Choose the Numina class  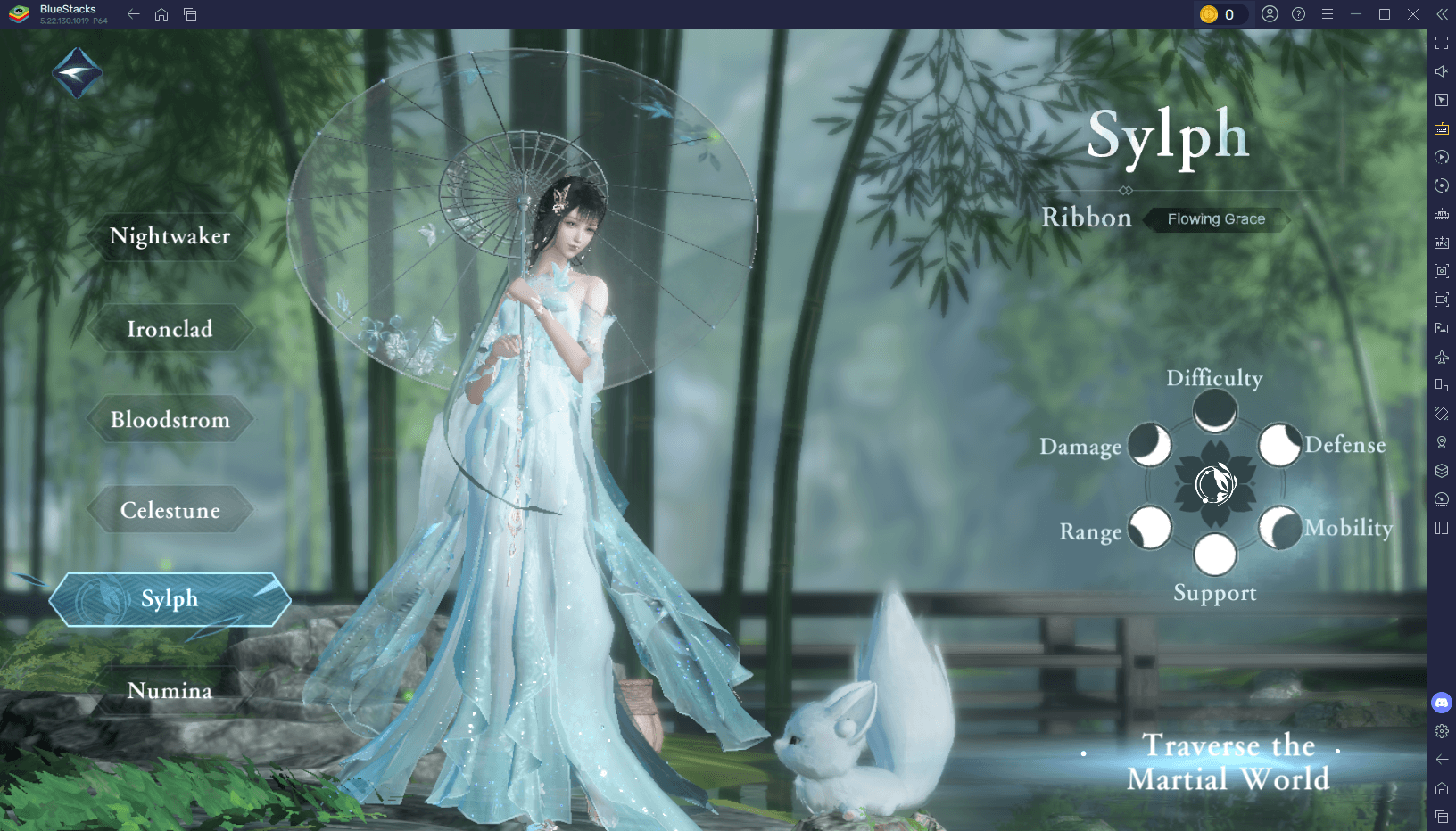[x=170, y=691]
